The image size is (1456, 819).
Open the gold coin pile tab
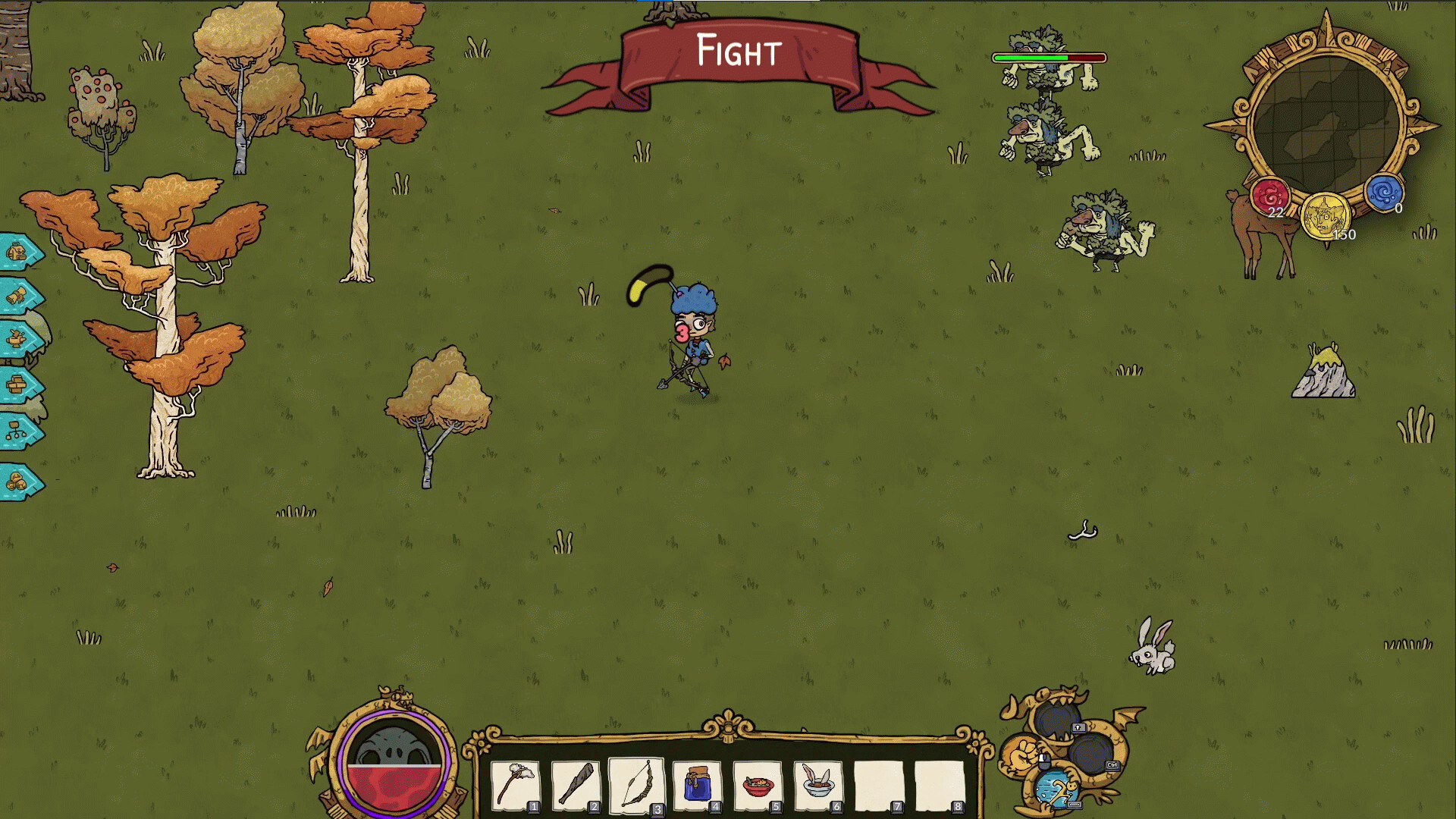18,482
